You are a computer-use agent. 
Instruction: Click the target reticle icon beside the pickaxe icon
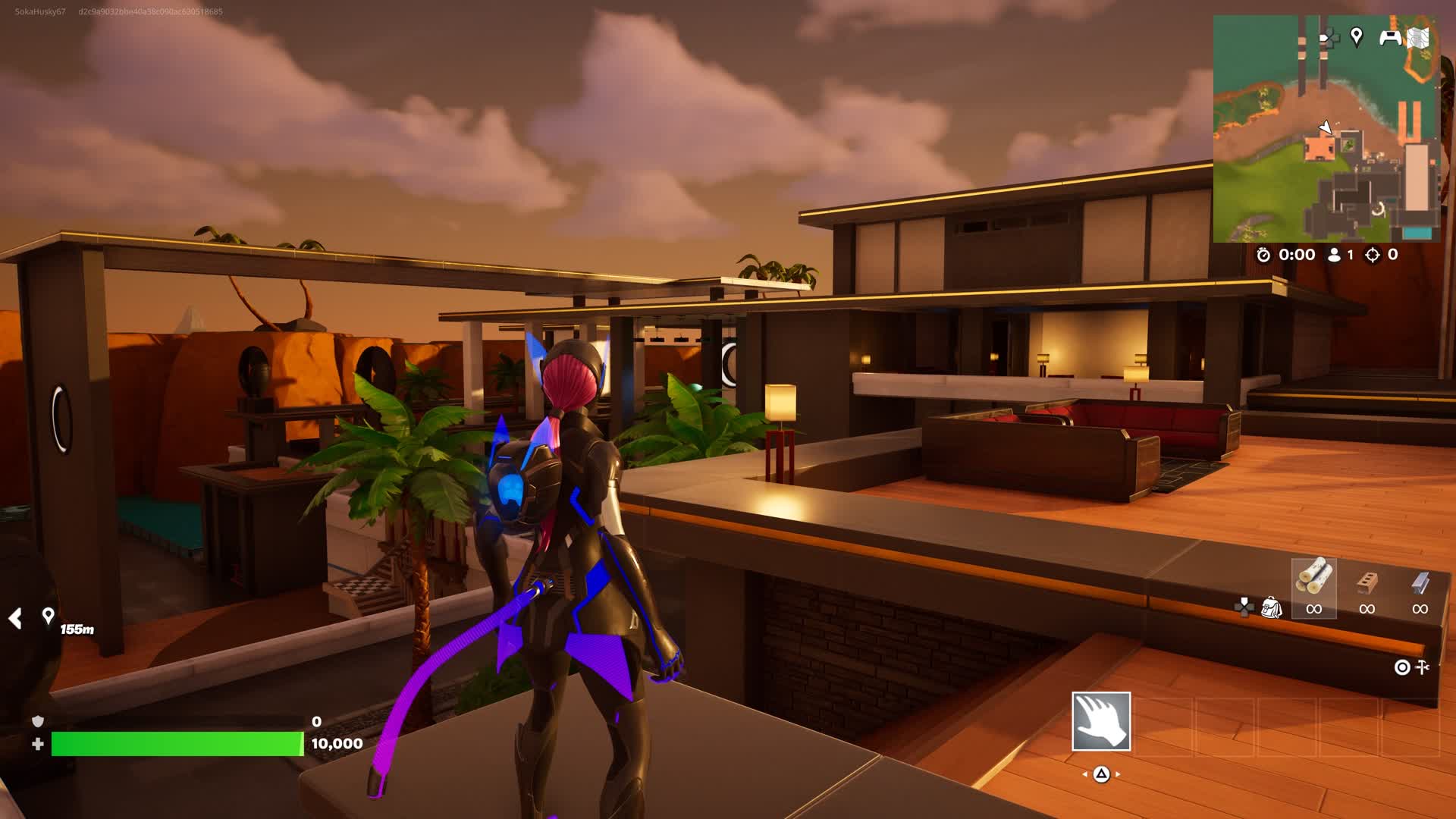pos(1403,667)
